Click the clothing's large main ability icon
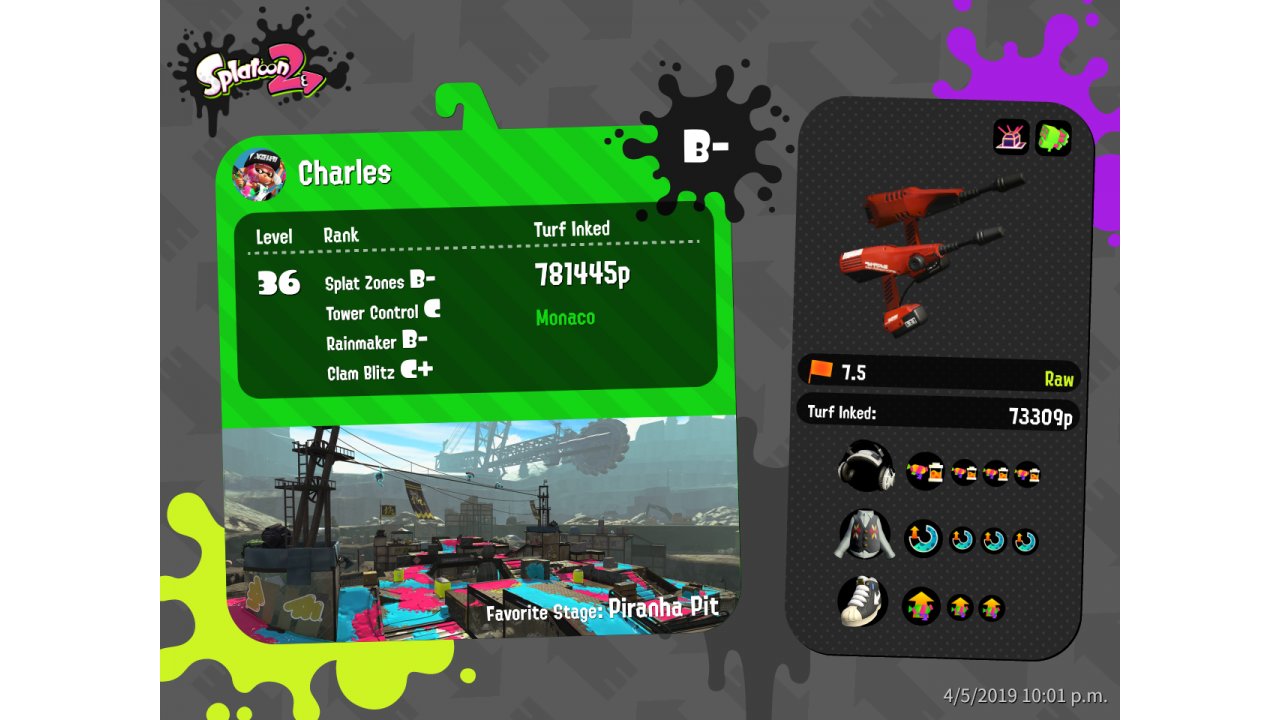The height and width of the screenshot is (720, 1280). tap(923, 539)
